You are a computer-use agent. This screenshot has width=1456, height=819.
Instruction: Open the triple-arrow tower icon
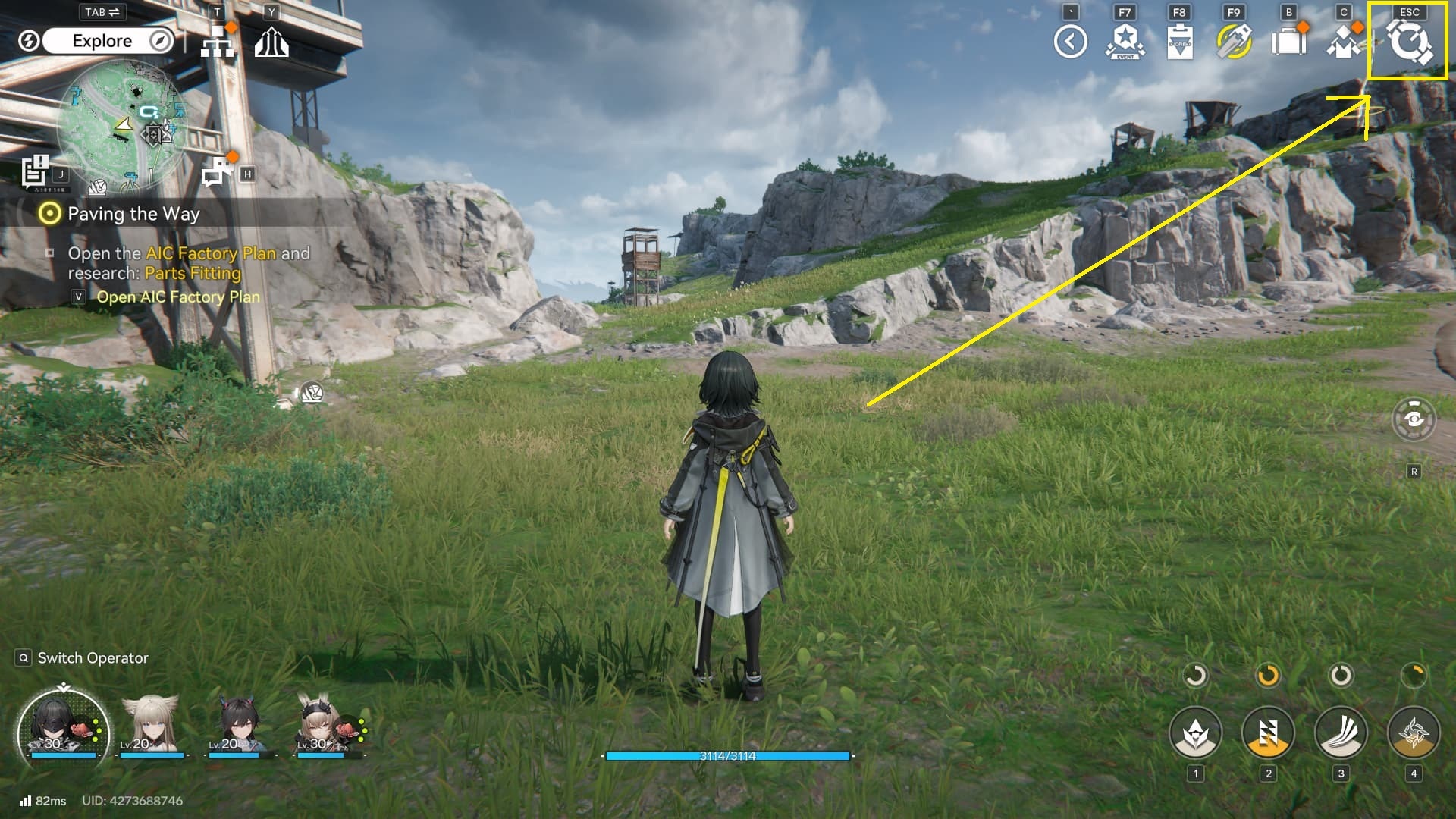pyautogui.click(x=271, y=43)
